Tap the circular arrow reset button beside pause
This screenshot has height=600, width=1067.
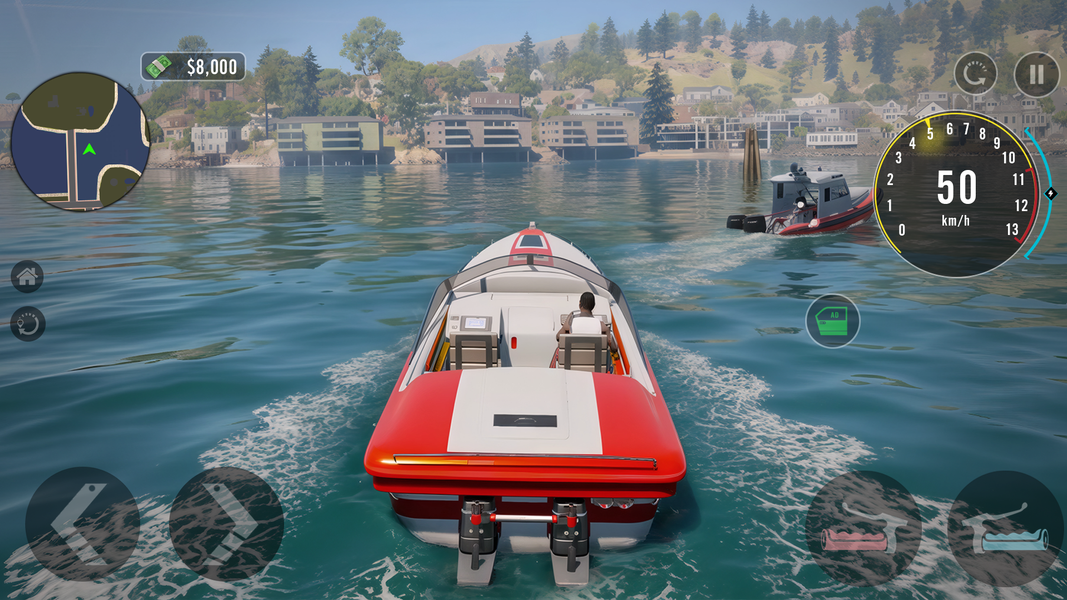[x=975, y=74]
